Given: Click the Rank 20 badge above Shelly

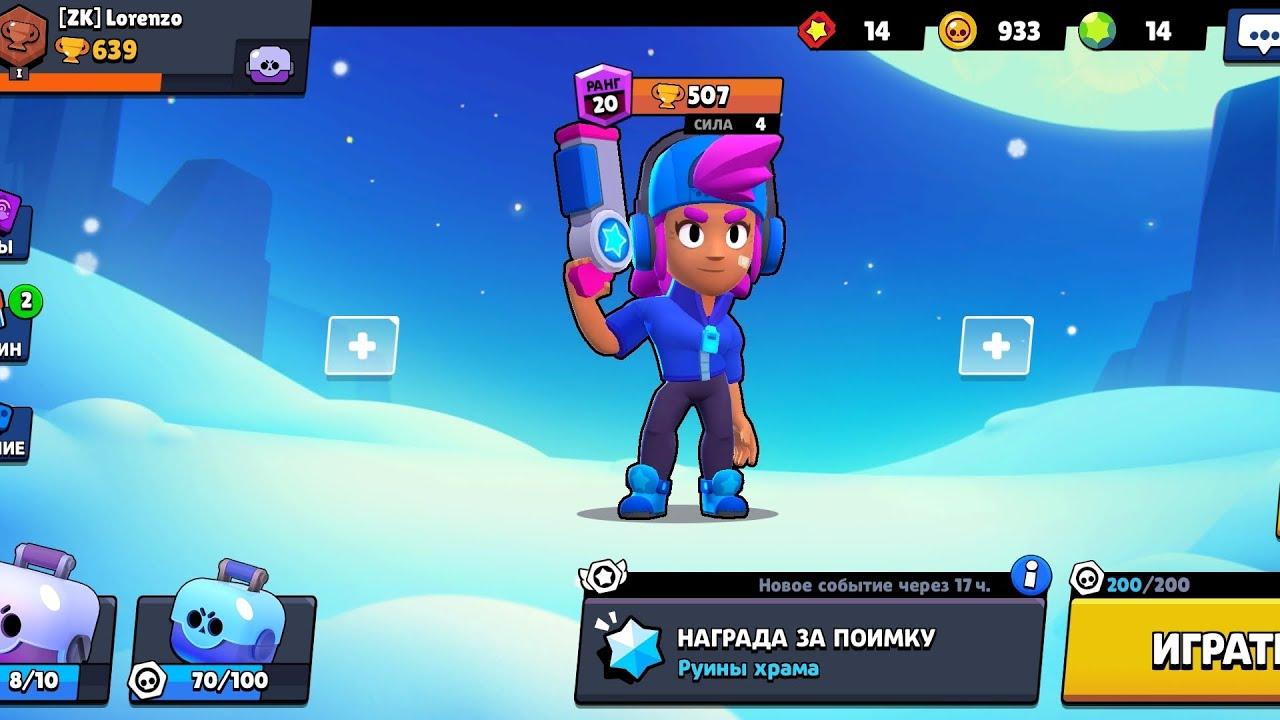Looking at the screenshot, I should (601, 92).
